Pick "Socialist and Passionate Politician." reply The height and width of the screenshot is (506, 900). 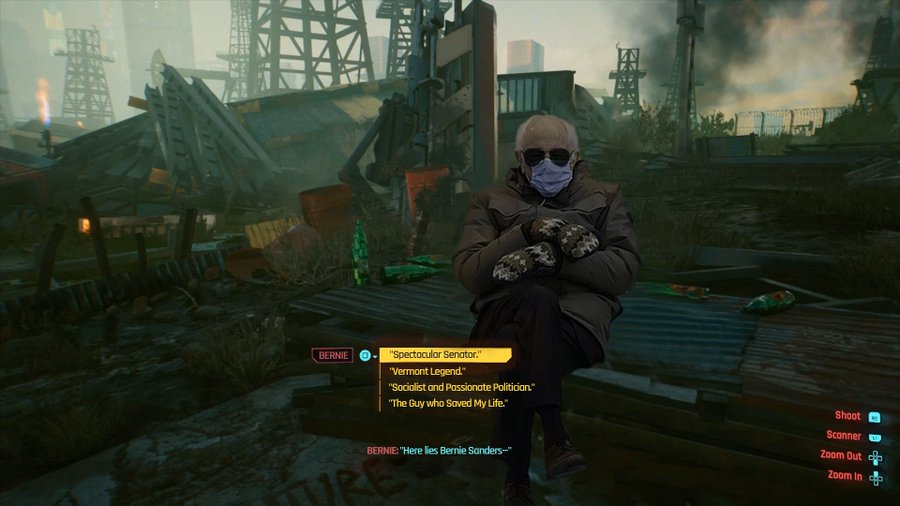point(463,387)
